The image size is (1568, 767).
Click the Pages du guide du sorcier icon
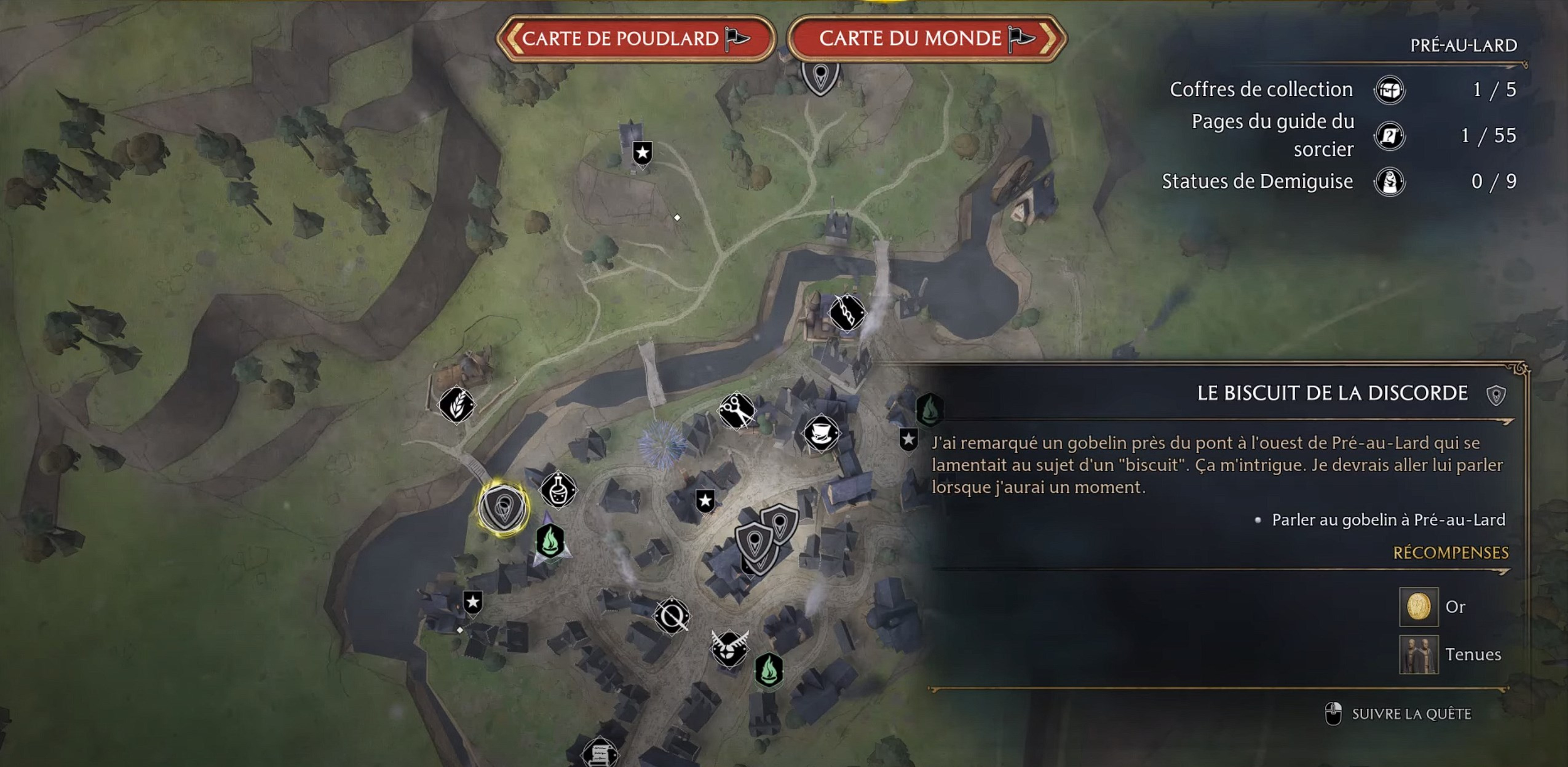tap(1389, 136)
